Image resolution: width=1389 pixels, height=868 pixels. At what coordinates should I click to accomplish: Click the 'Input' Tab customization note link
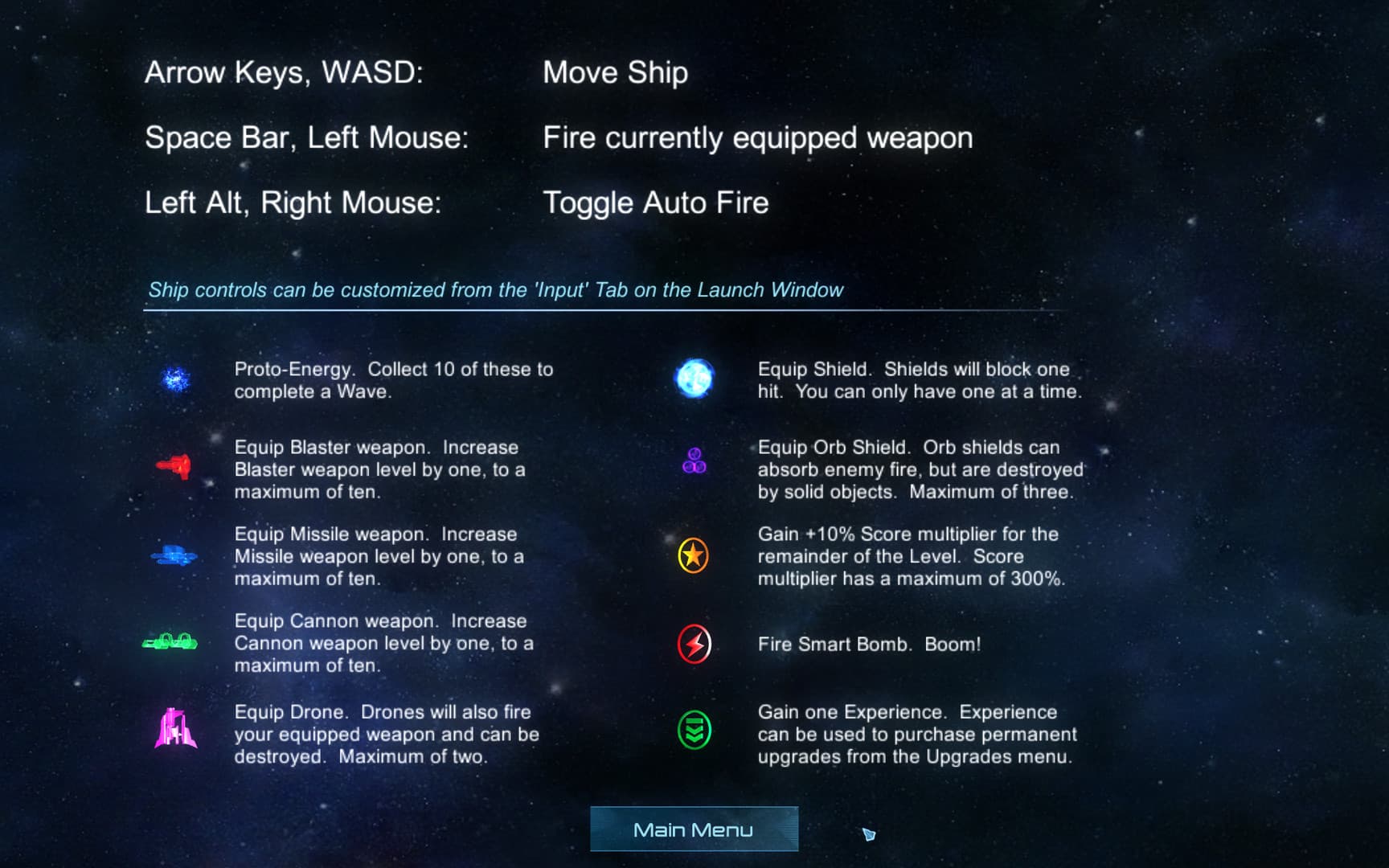click(495, 290)
